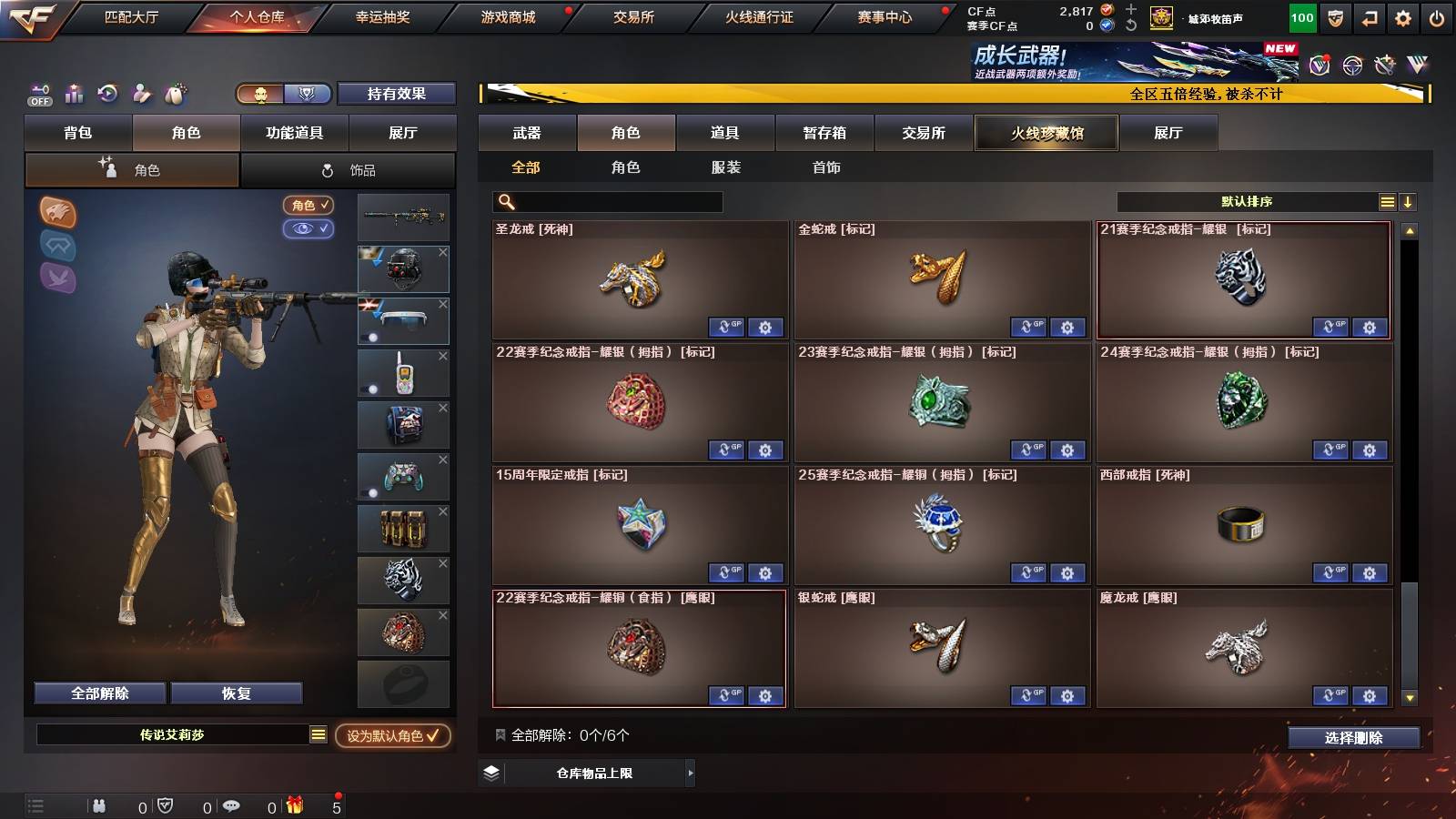Viewport: 1456px width, 819px height.
Task: Open the 武器 tab in the warehouse
Action: [528, 133]
